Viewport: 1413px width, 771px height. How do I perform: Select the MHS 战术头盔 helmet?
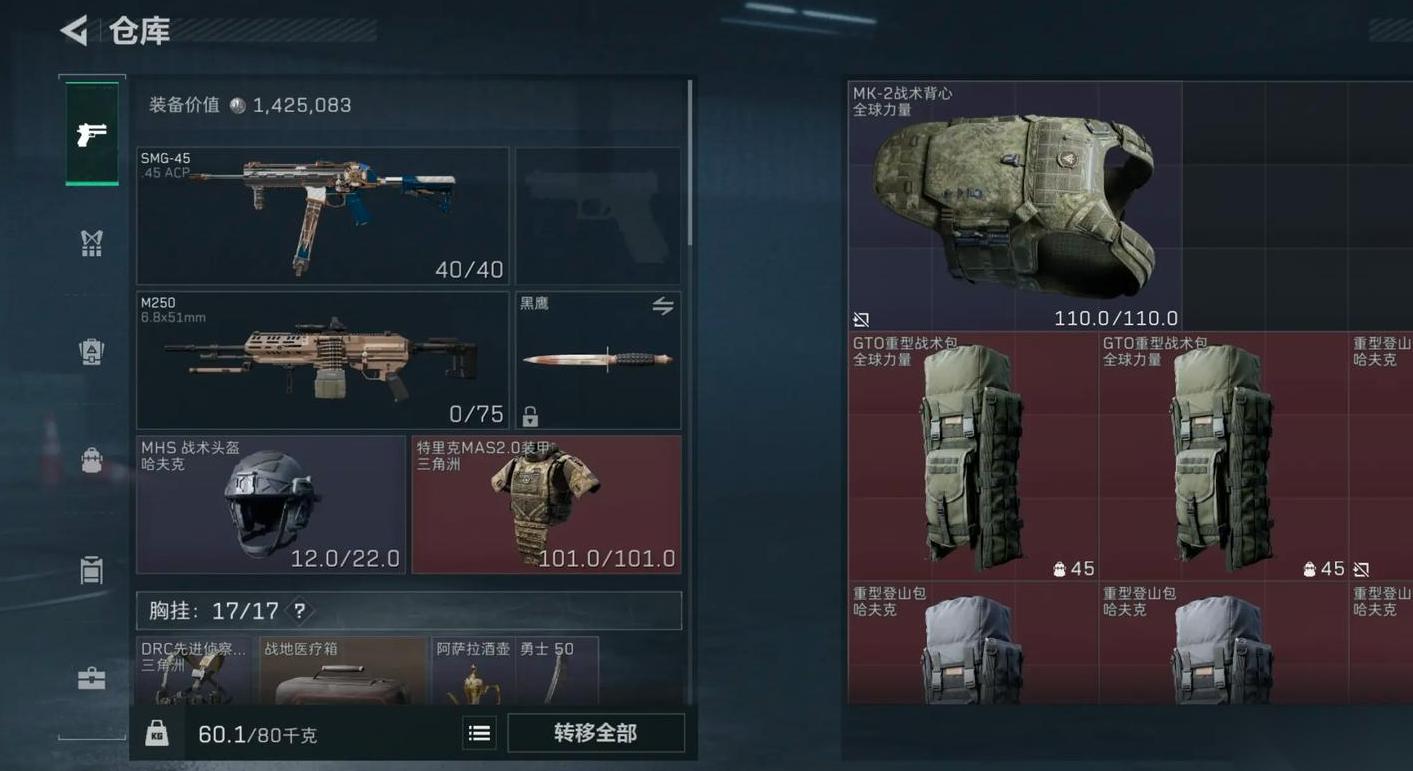(x=271, y=504)
